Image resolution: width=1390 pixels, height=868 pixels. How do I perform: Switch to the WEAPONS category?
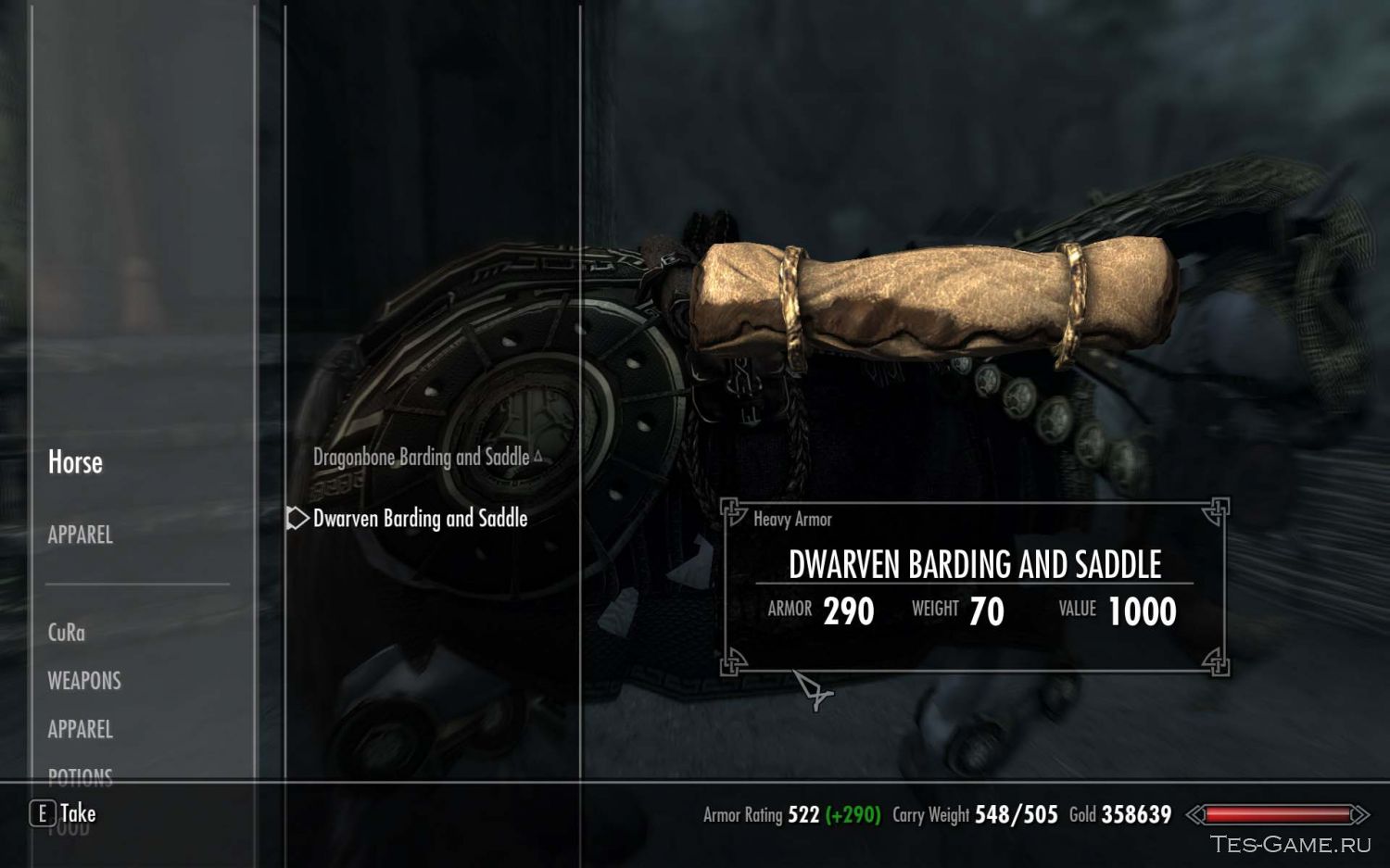click(83, 681)
